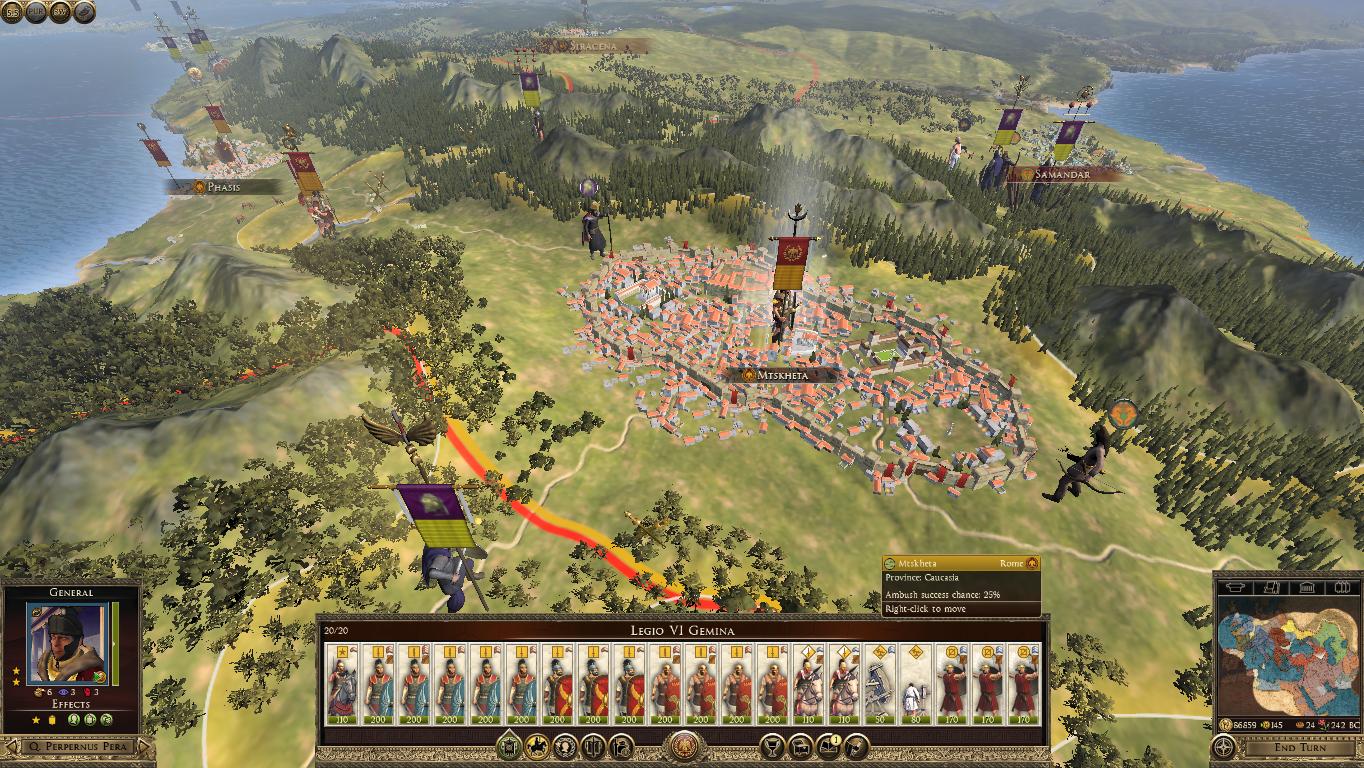Screen dimensions: 1364x768
Task: Click the first round button in top-left corner
Action: pyautogui.click(x=13, y=11)
